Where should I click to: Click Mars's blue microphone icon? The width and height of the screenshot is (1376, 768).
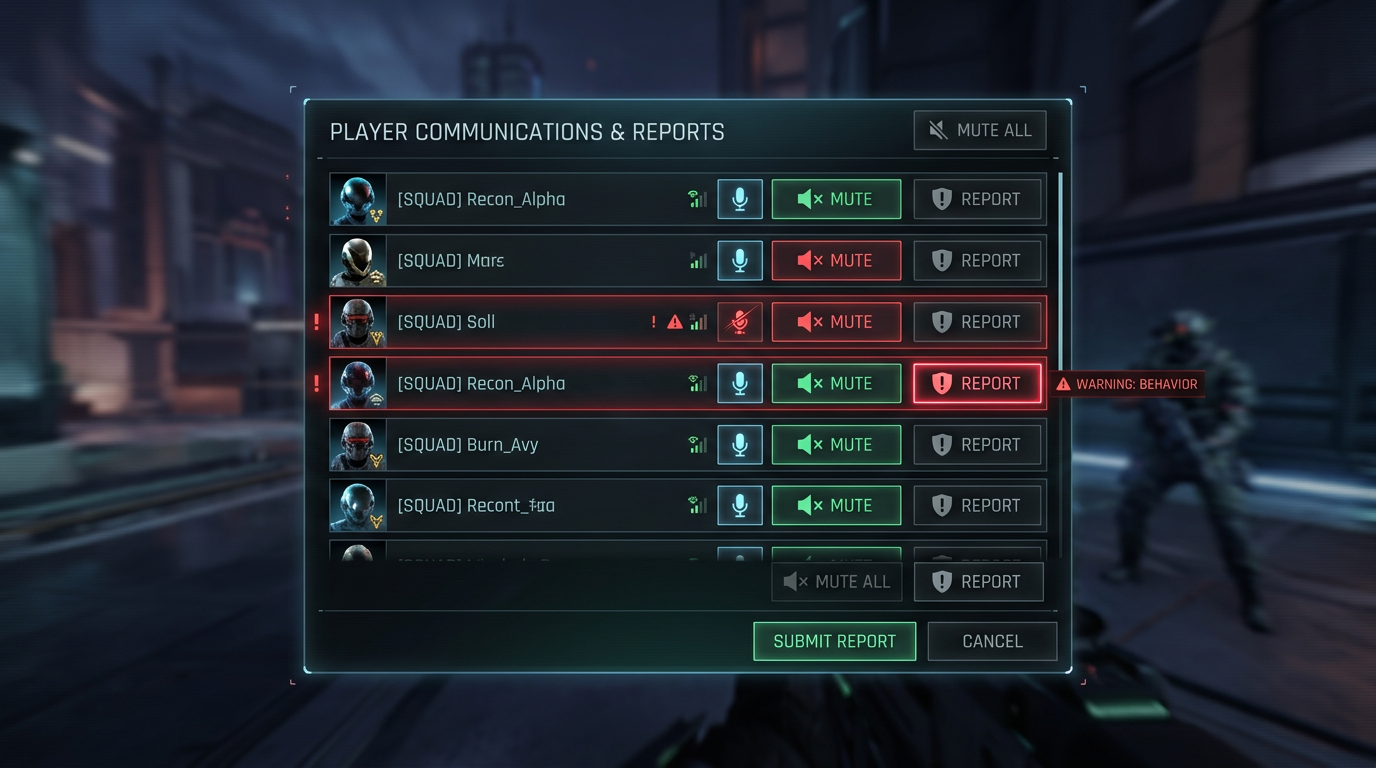[x=739, y=260]
